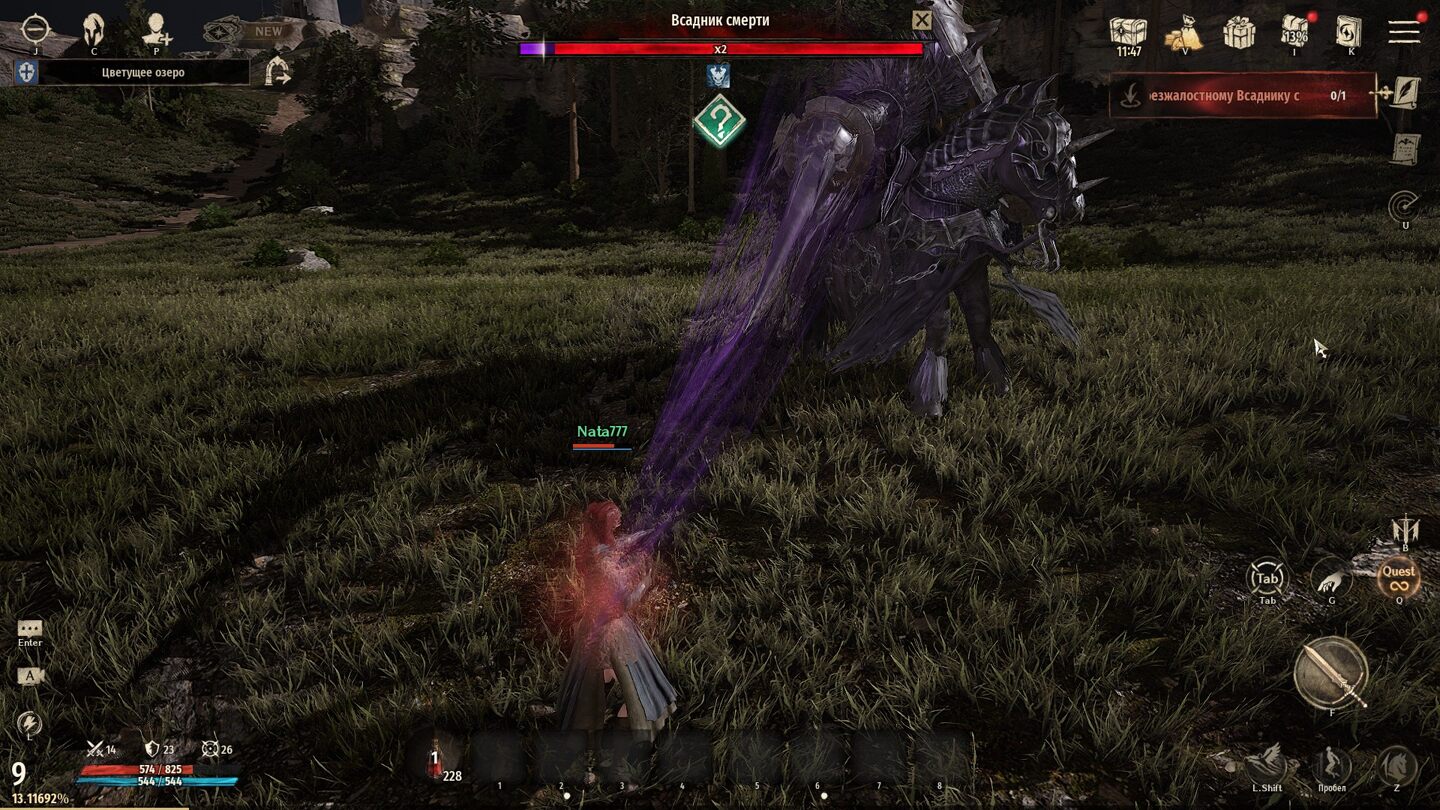Image resolution: width=1440 pixels, height=810 pixels.
Task: Click the compass icon labeled J
Action: pos(35,29)
